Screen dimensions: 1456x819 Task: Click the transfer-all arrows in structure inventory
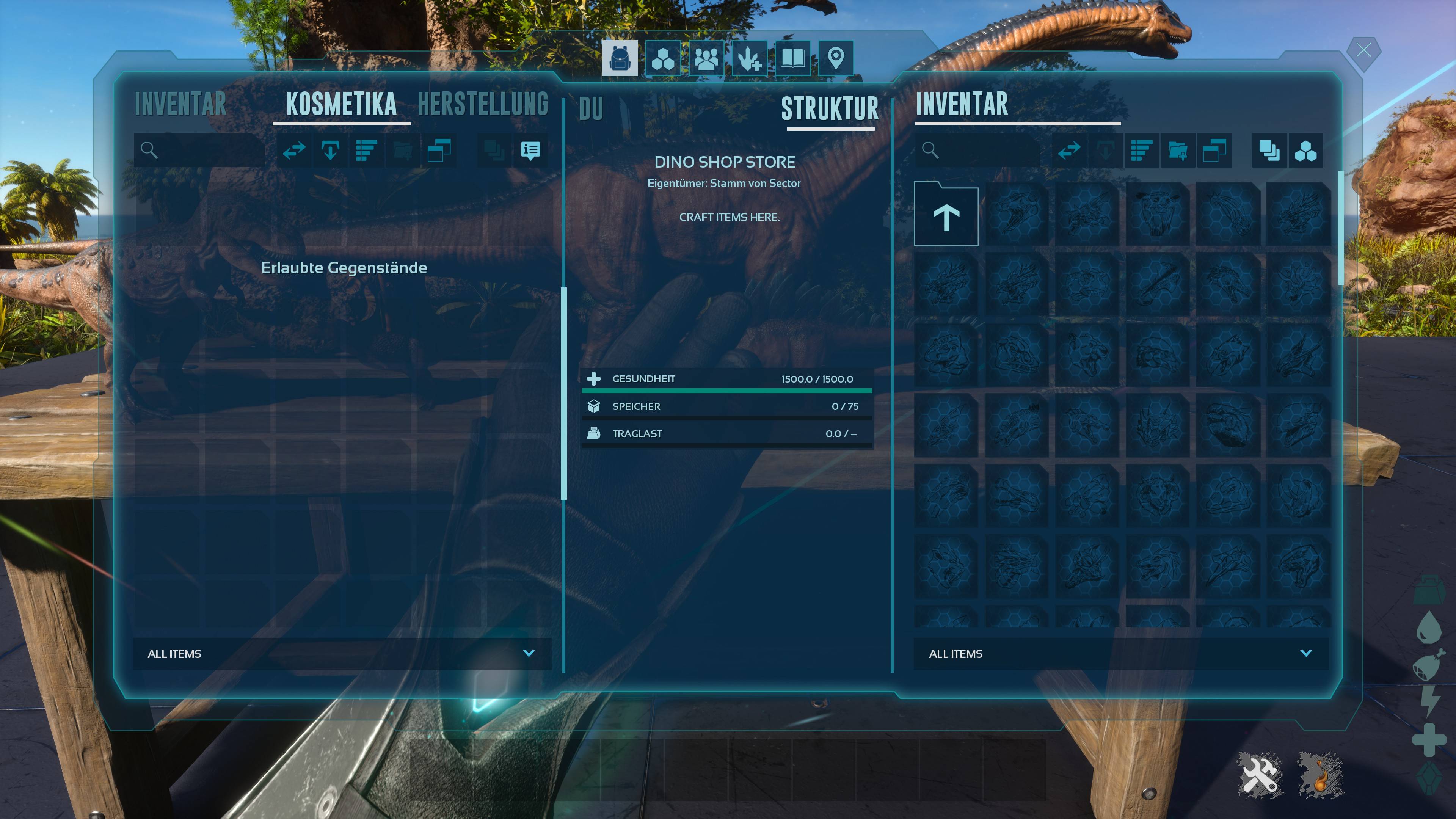coord(1069,151)
